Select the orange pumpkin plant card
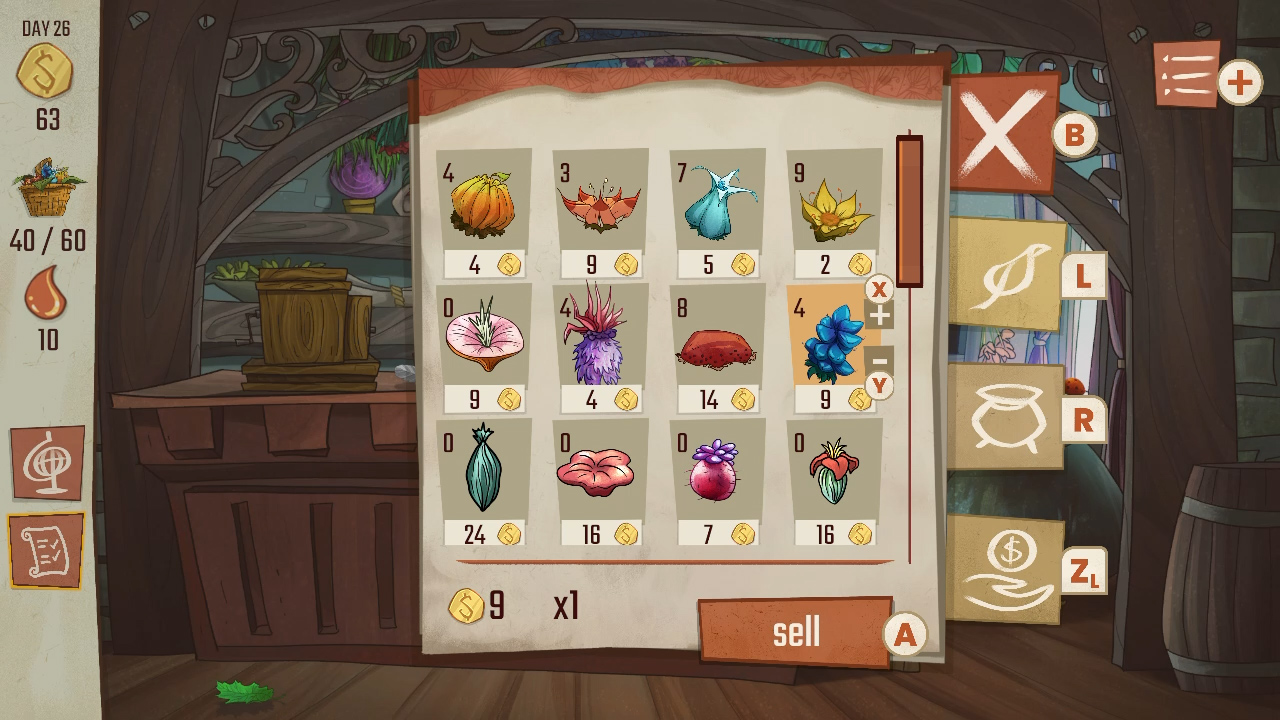 (484, 205)
